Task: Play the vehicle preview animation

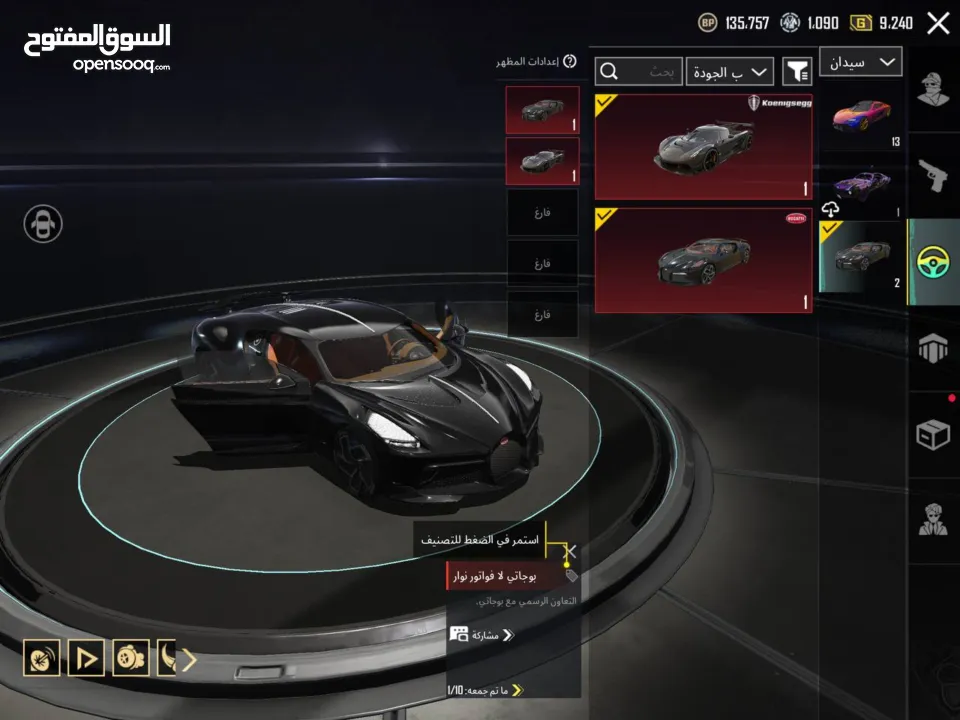Action: tap(86, 658)
